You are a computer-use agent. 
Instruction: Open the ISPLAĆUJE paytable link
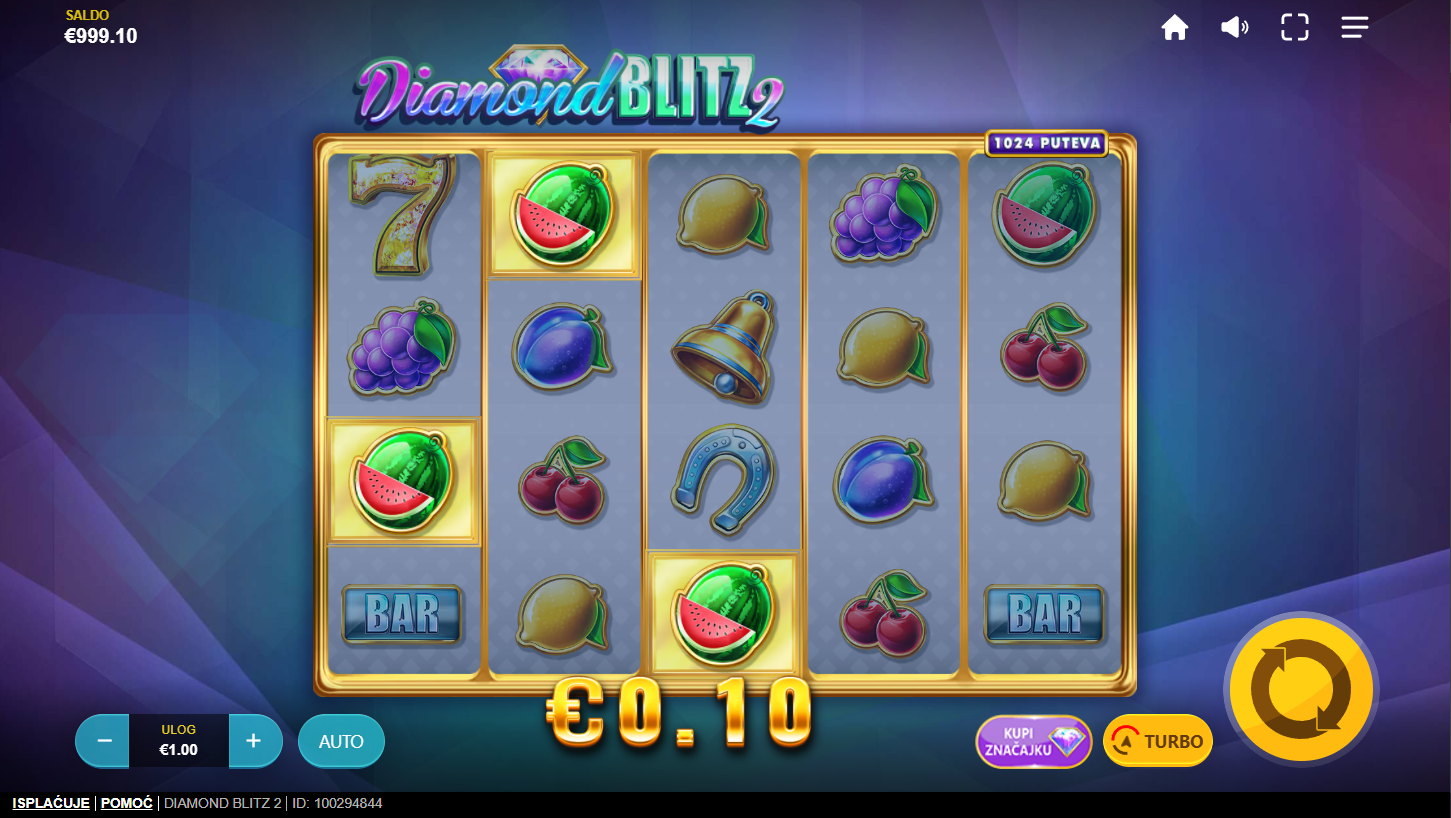(51, 803)
